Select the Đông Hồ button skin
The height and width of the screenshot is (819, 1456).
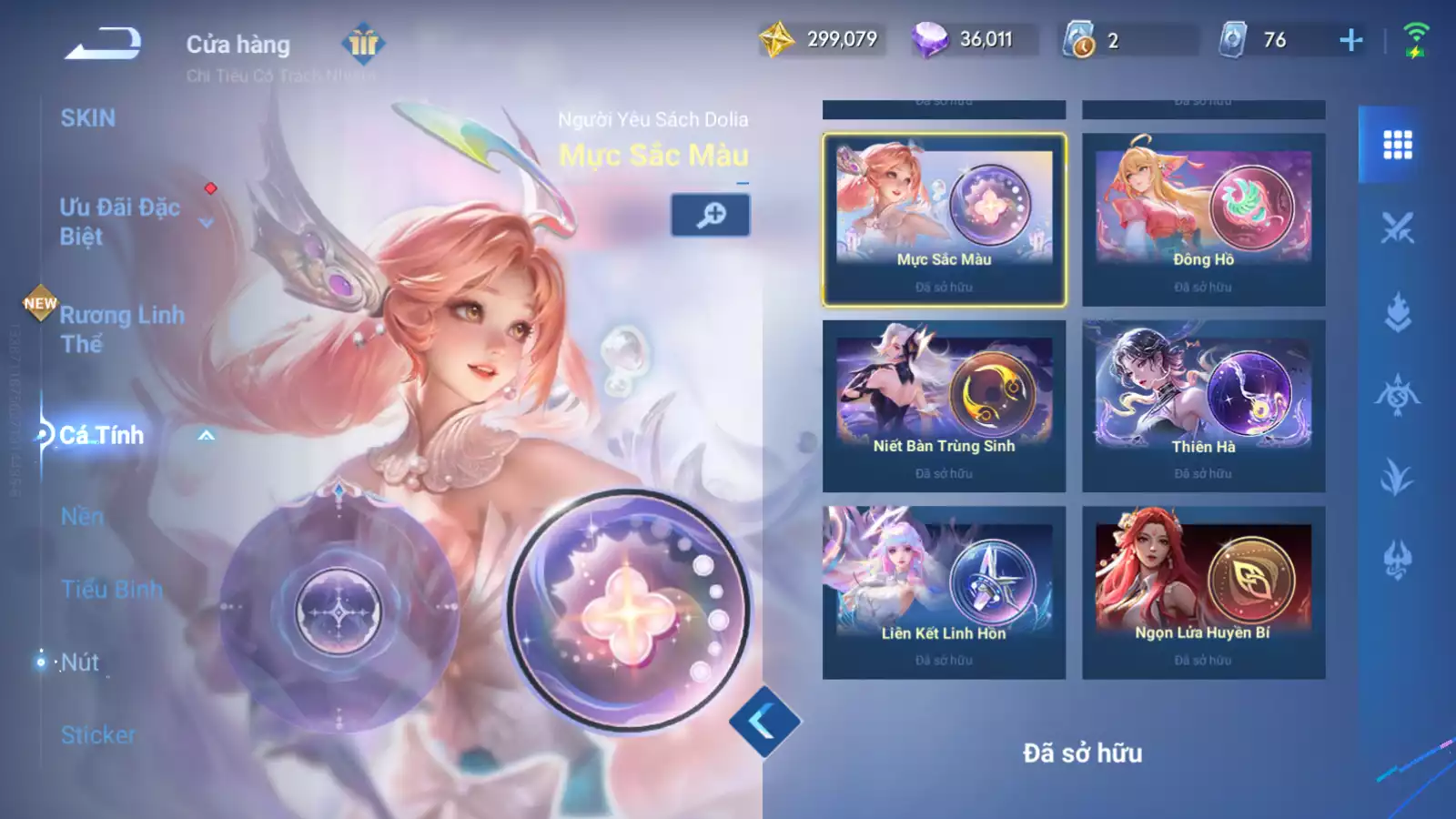click(1203, 219)
